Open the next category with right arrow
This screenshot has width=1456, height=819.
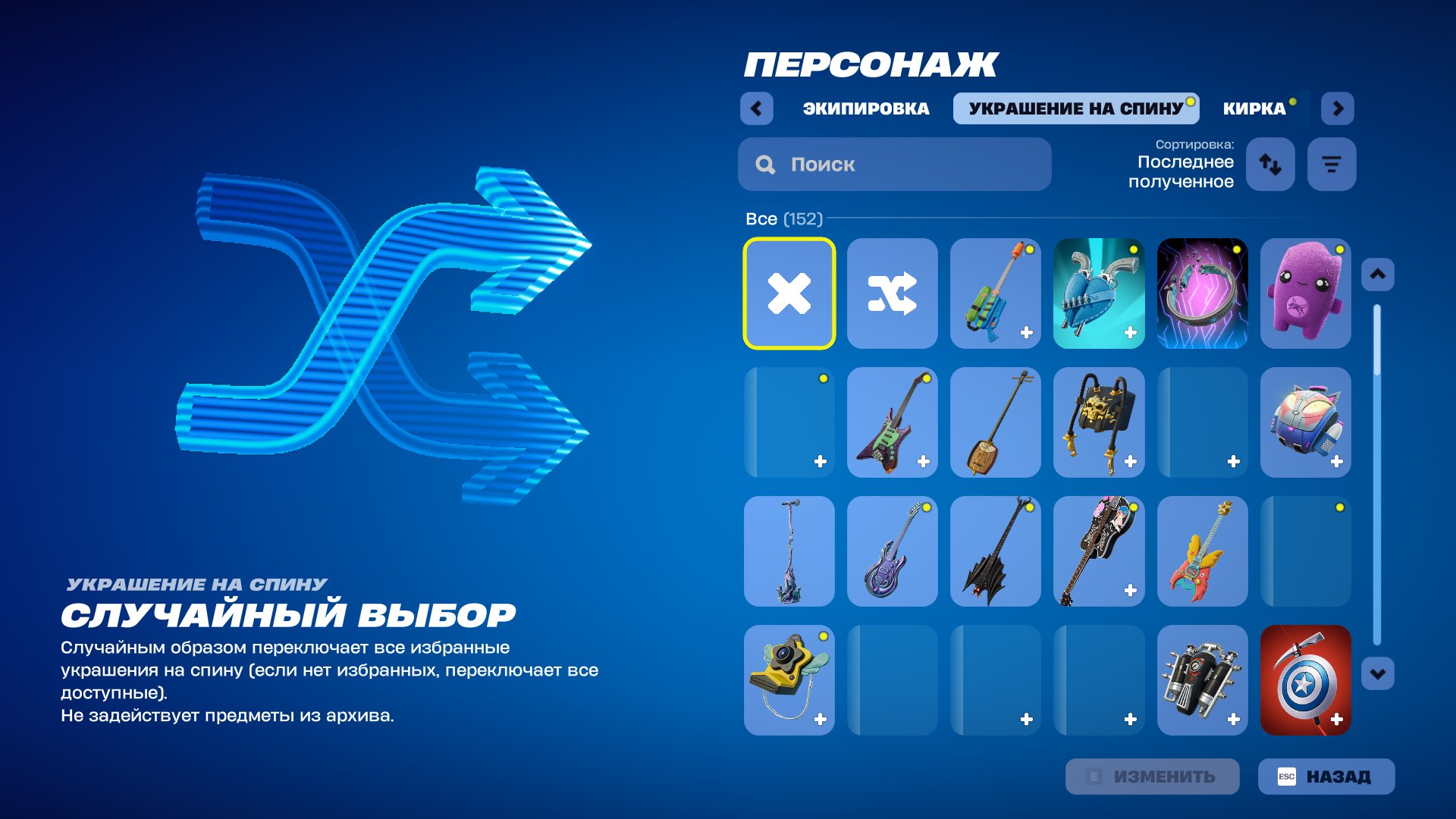click(x=1338, y=108)
